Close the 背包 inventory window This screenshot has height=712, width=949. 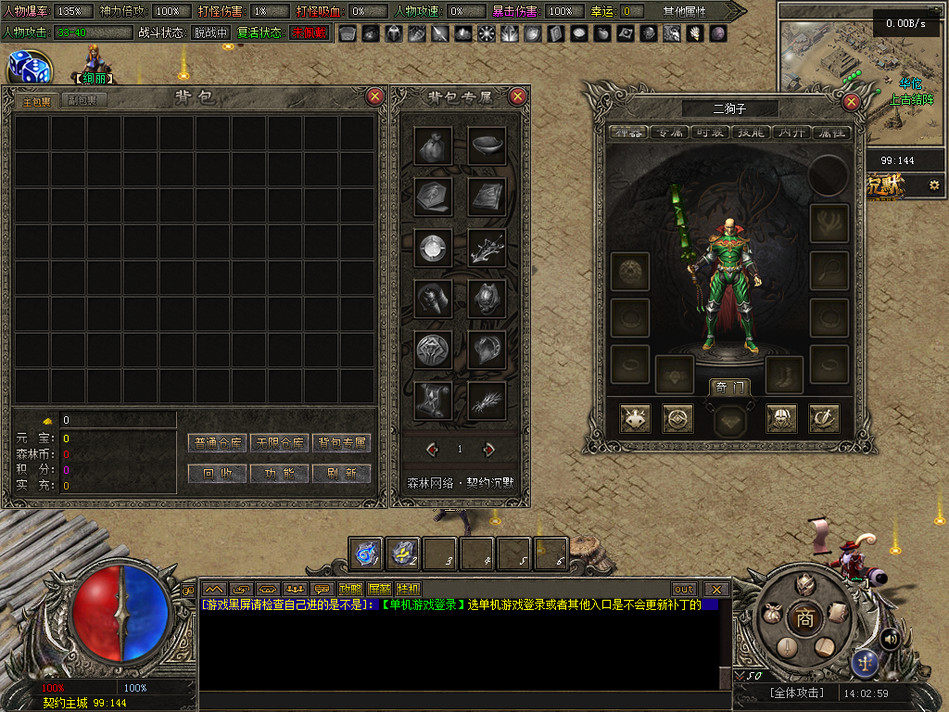375,96
